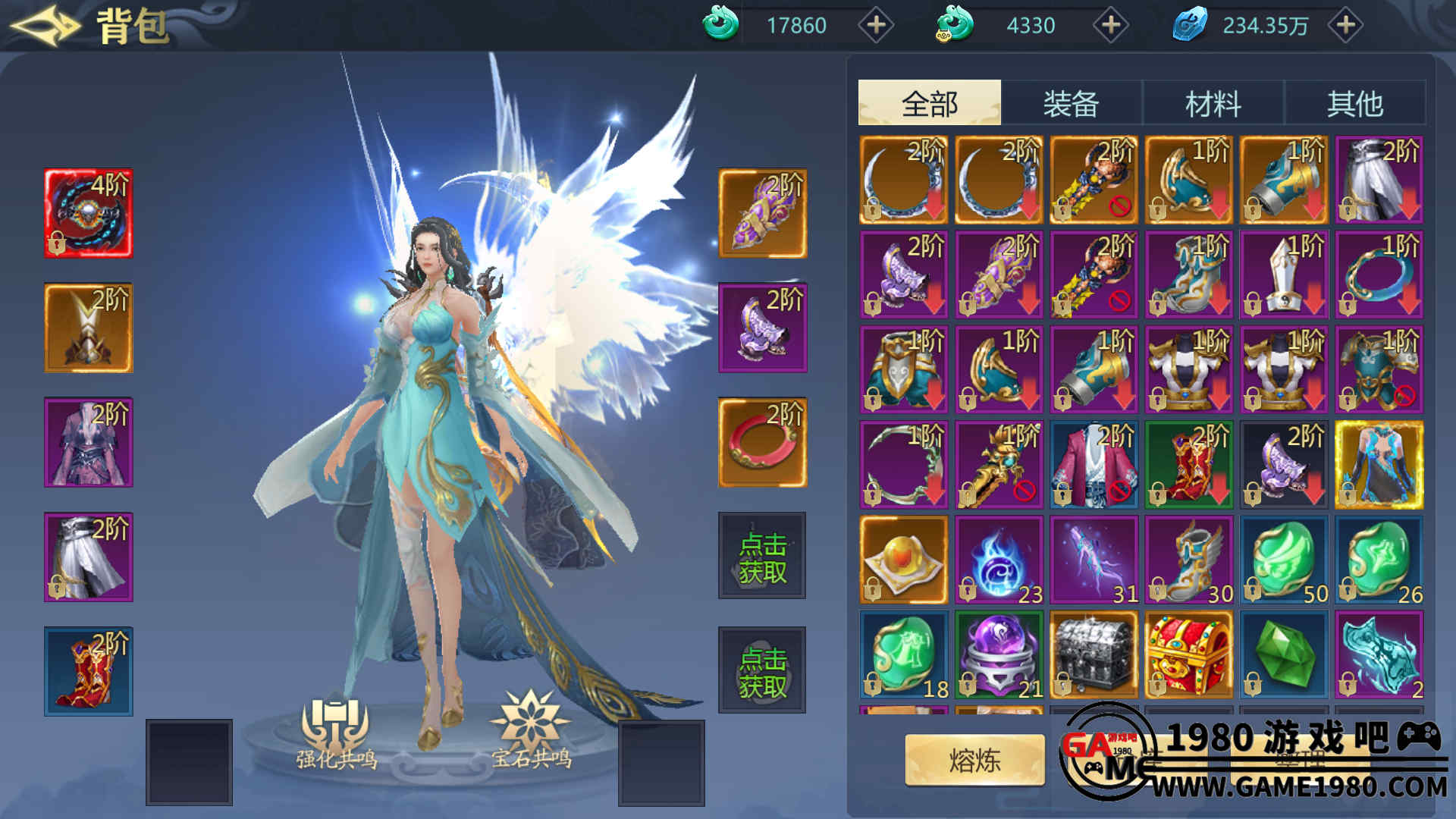Select the 全部 tab

click(x=929, y=103)
